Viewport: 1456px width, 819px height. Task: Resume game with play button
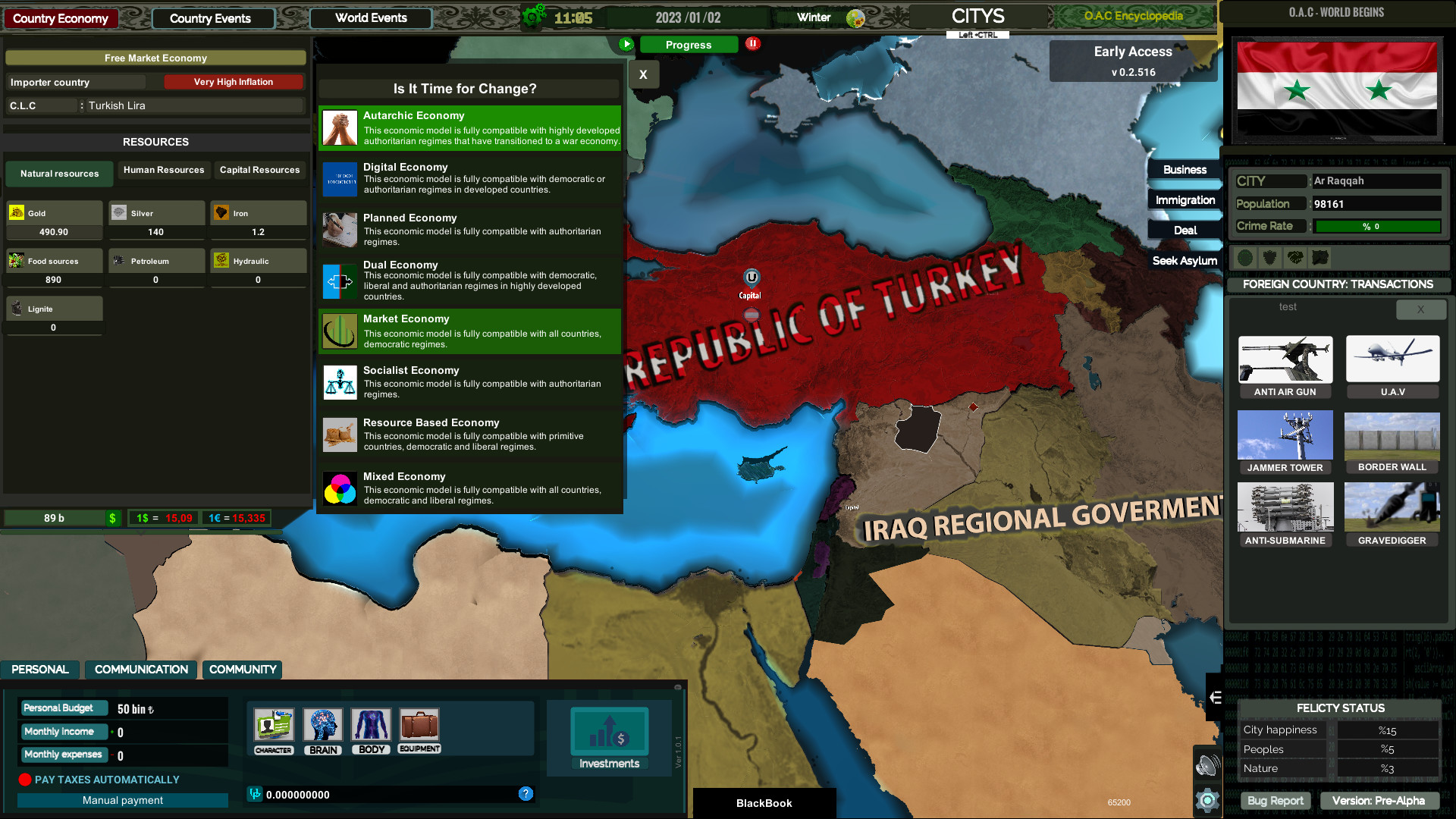626,44
